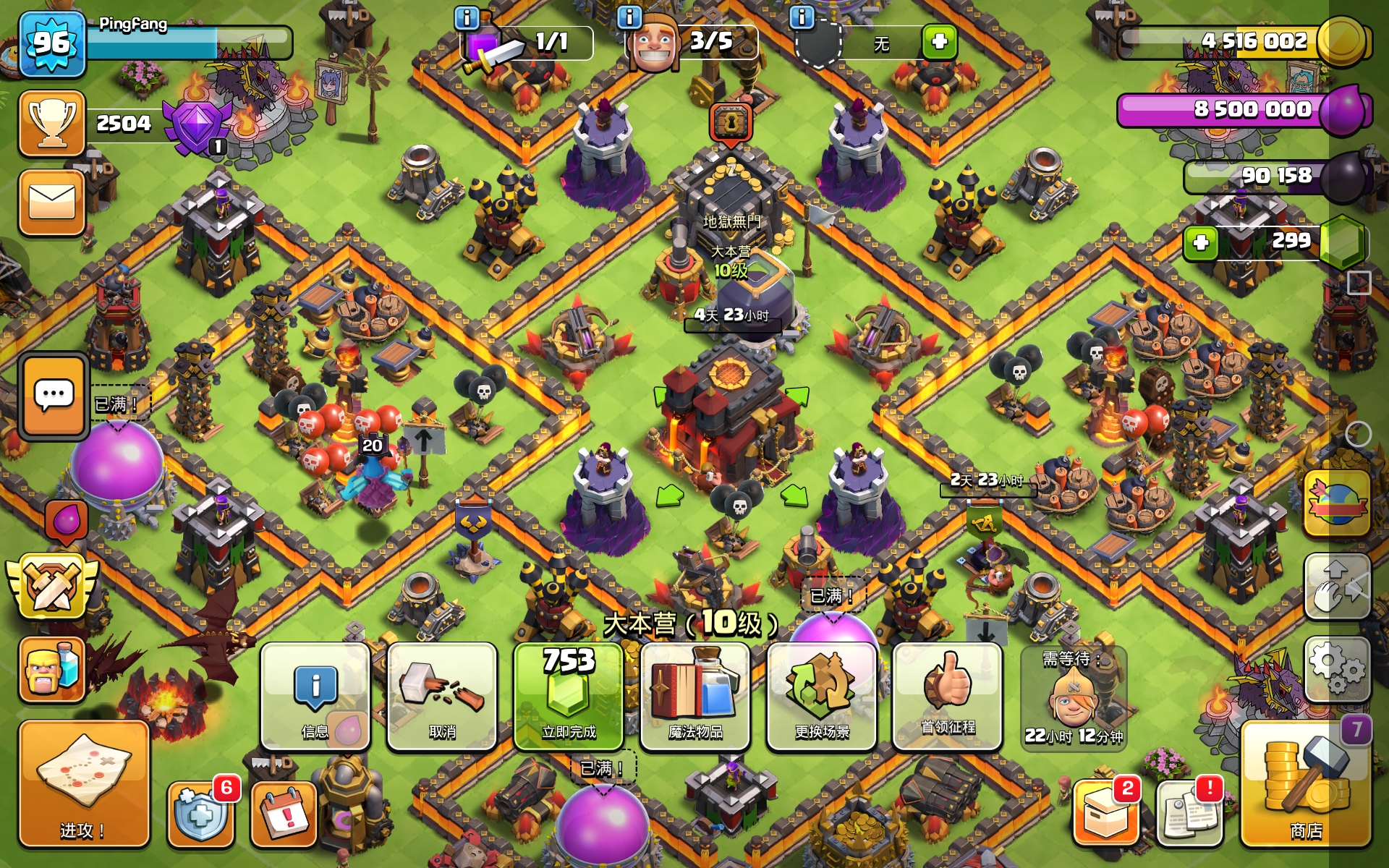The width and height of the screenshot is (1389, 868).
Task: Add gems with the green plus
Action: (x=1201, y=242)
